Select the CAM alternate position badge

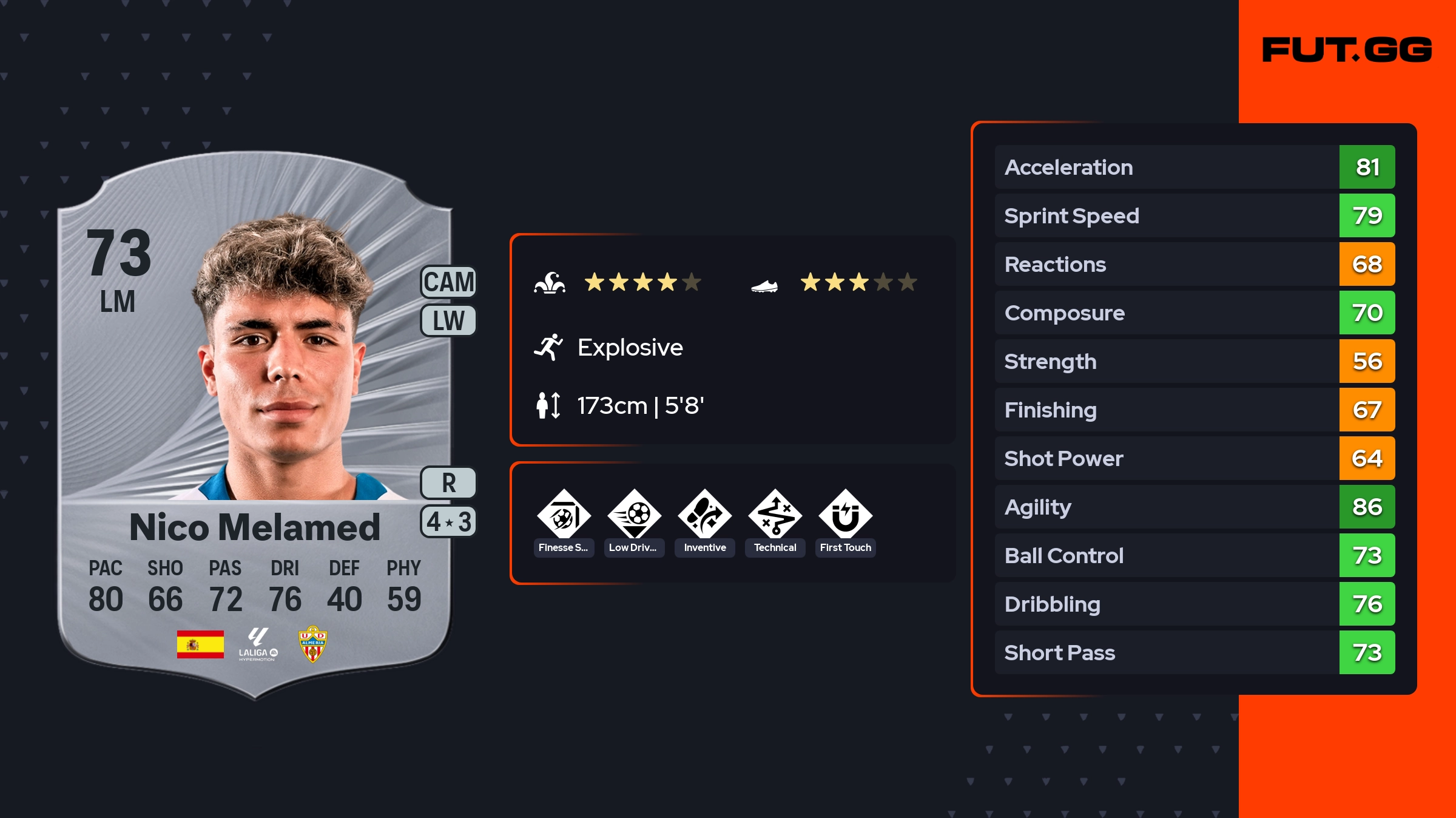click(448, 282)
